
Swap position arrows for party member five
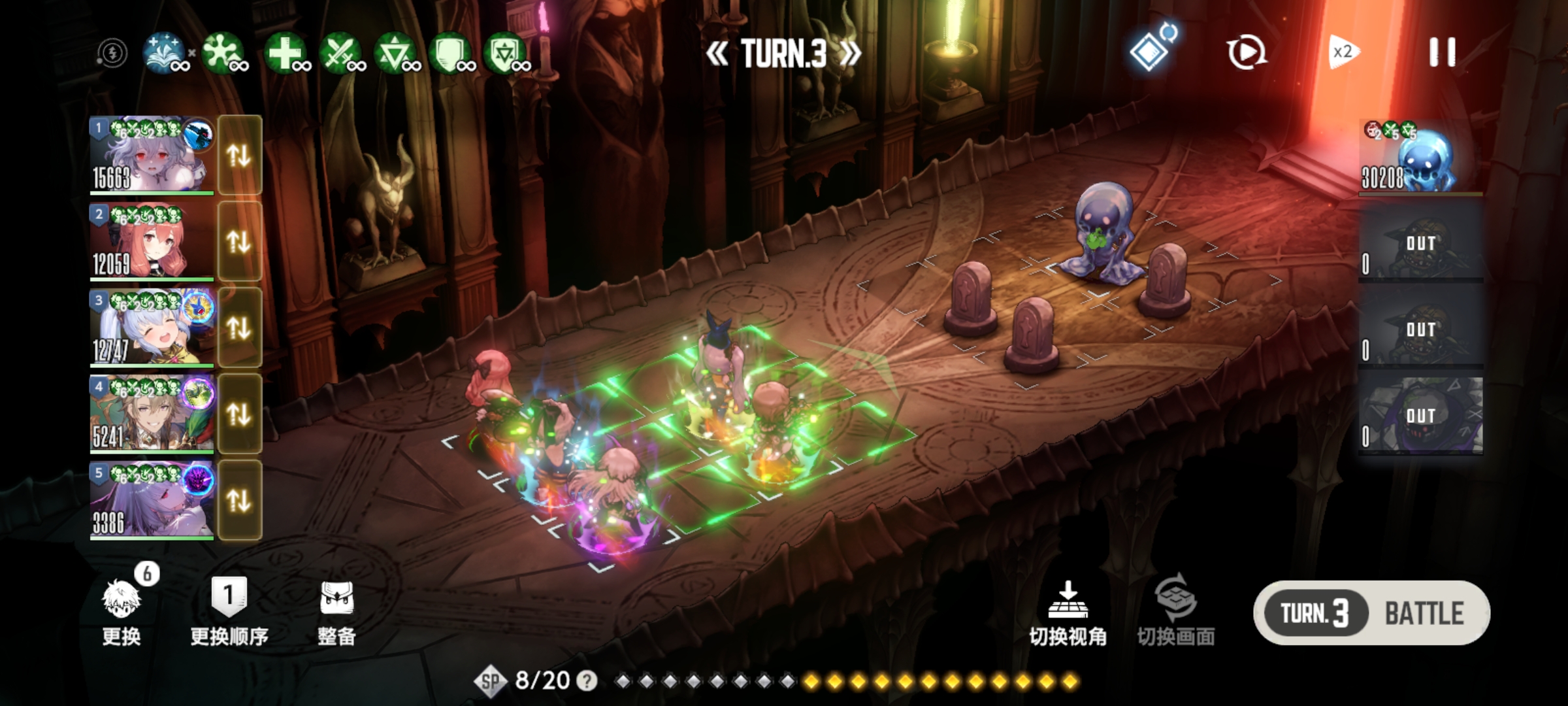pos(239,501)
